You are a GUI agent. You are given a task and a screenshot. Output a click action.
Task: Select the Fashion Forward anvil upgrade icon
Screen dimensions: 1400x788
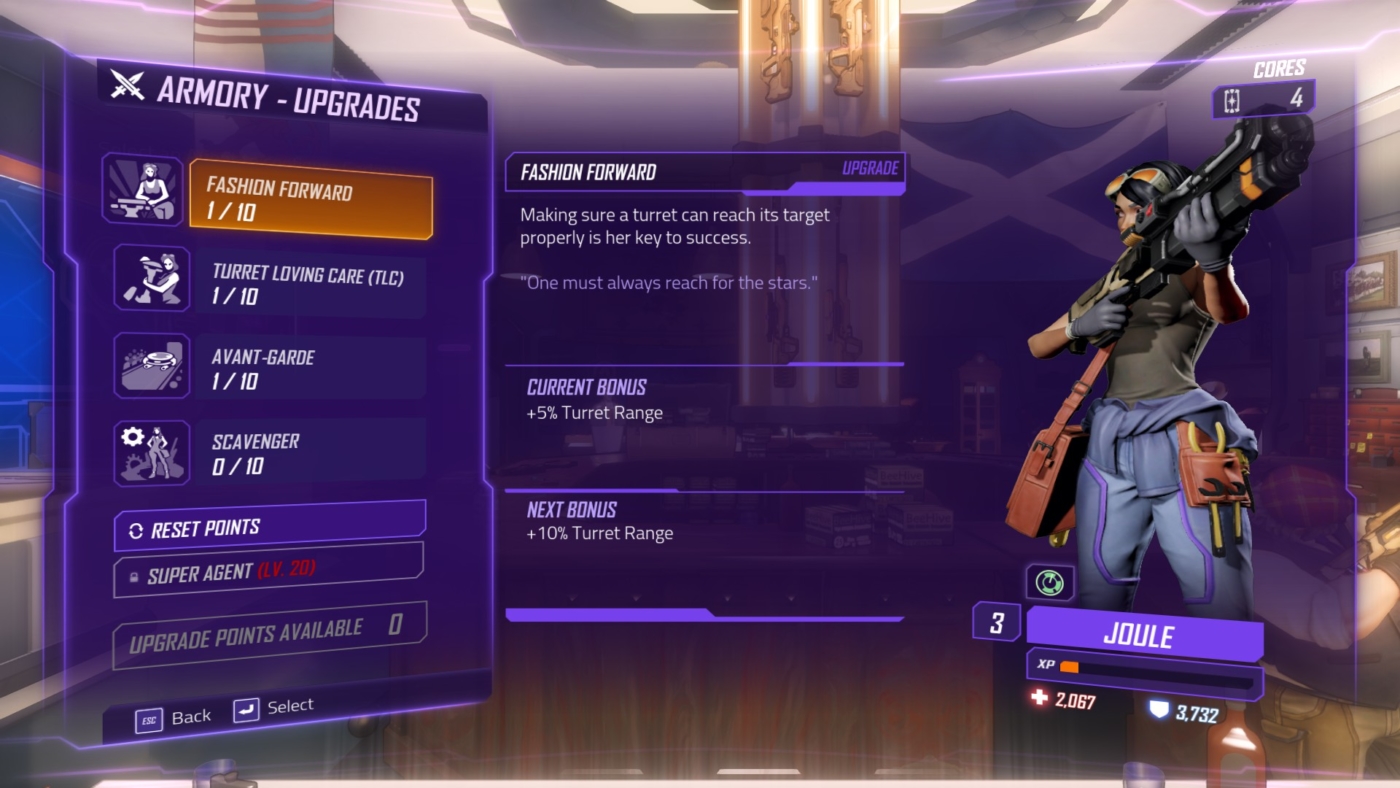(x=143, y=190)
